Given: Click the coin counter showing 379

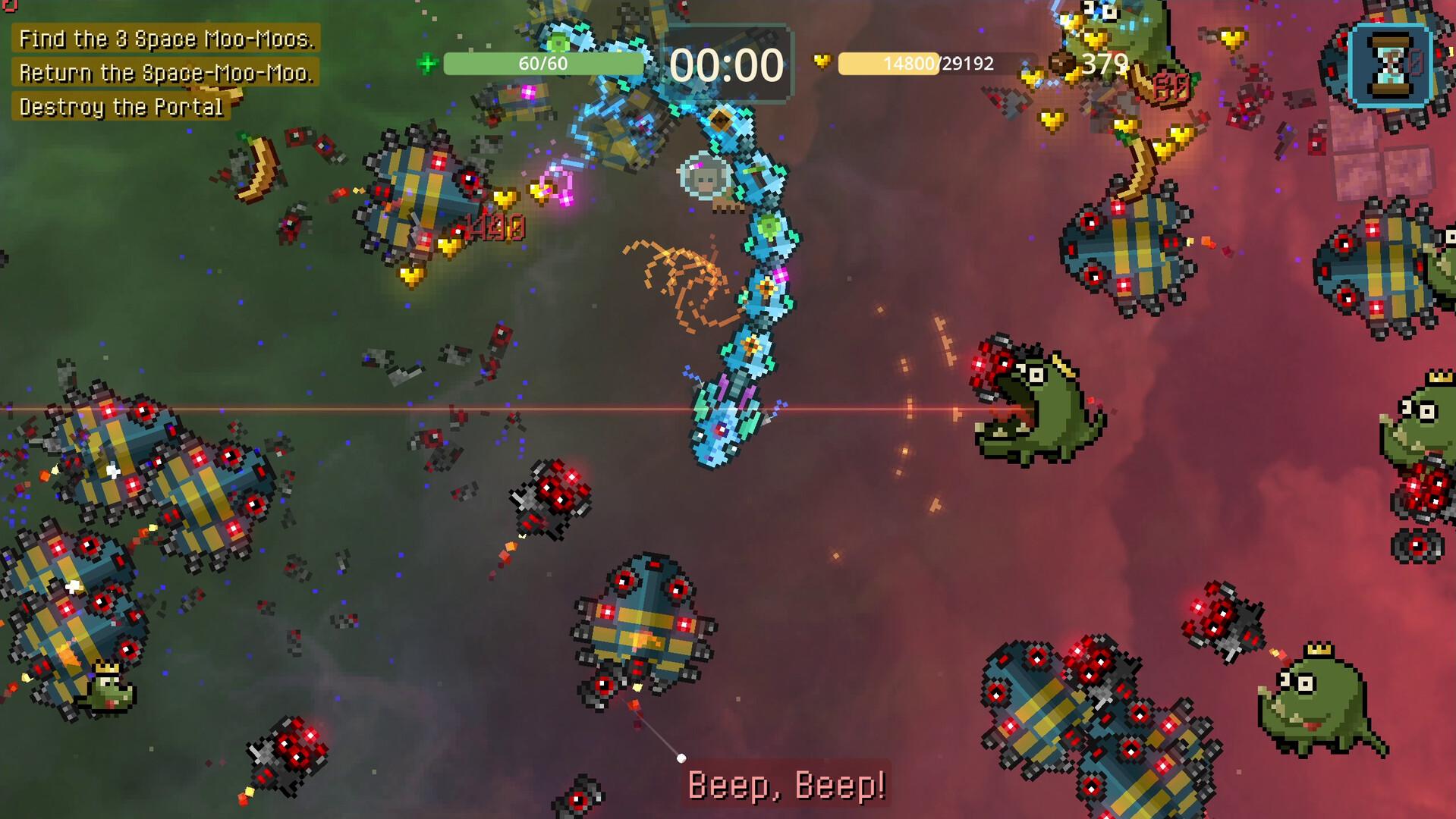Looking at the screenshot, I should (1105, 64).
